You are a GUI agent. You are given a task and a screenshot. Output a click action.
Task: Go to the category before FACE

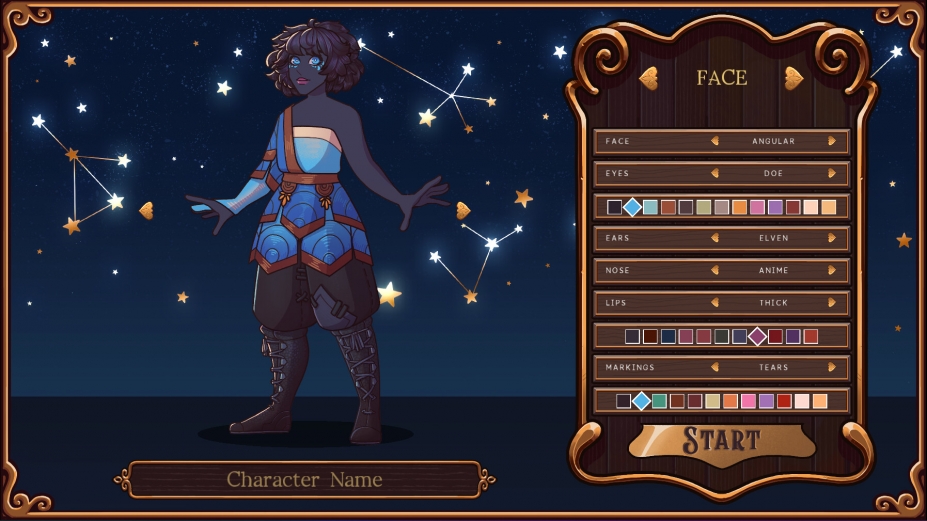[x=648, y=78]
